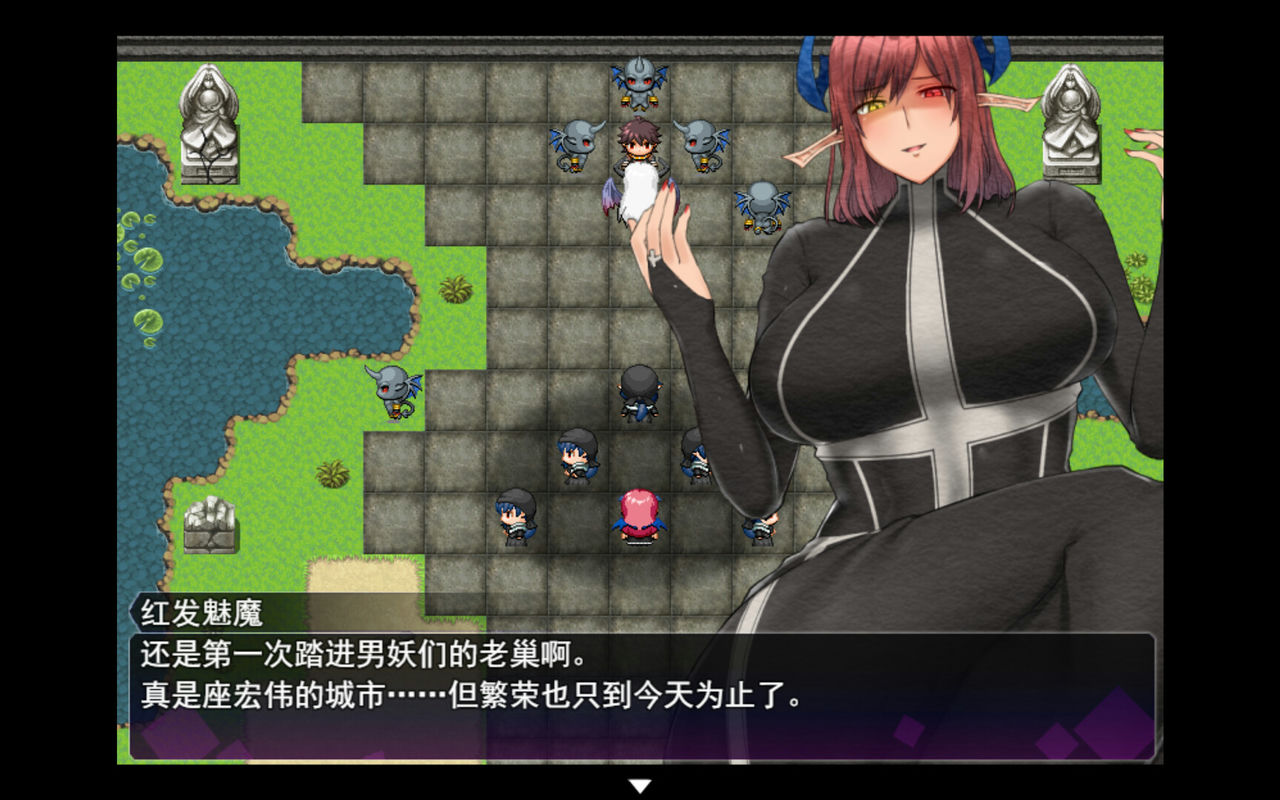Expand the 红发魅魔 name plate

tap(200, 611)
